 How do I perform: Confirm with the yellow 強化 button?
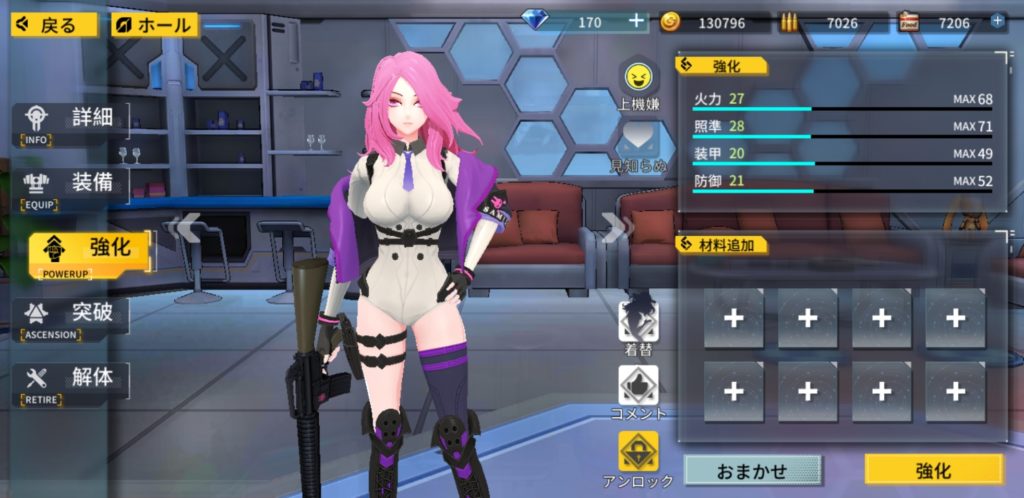click(933, 470)
